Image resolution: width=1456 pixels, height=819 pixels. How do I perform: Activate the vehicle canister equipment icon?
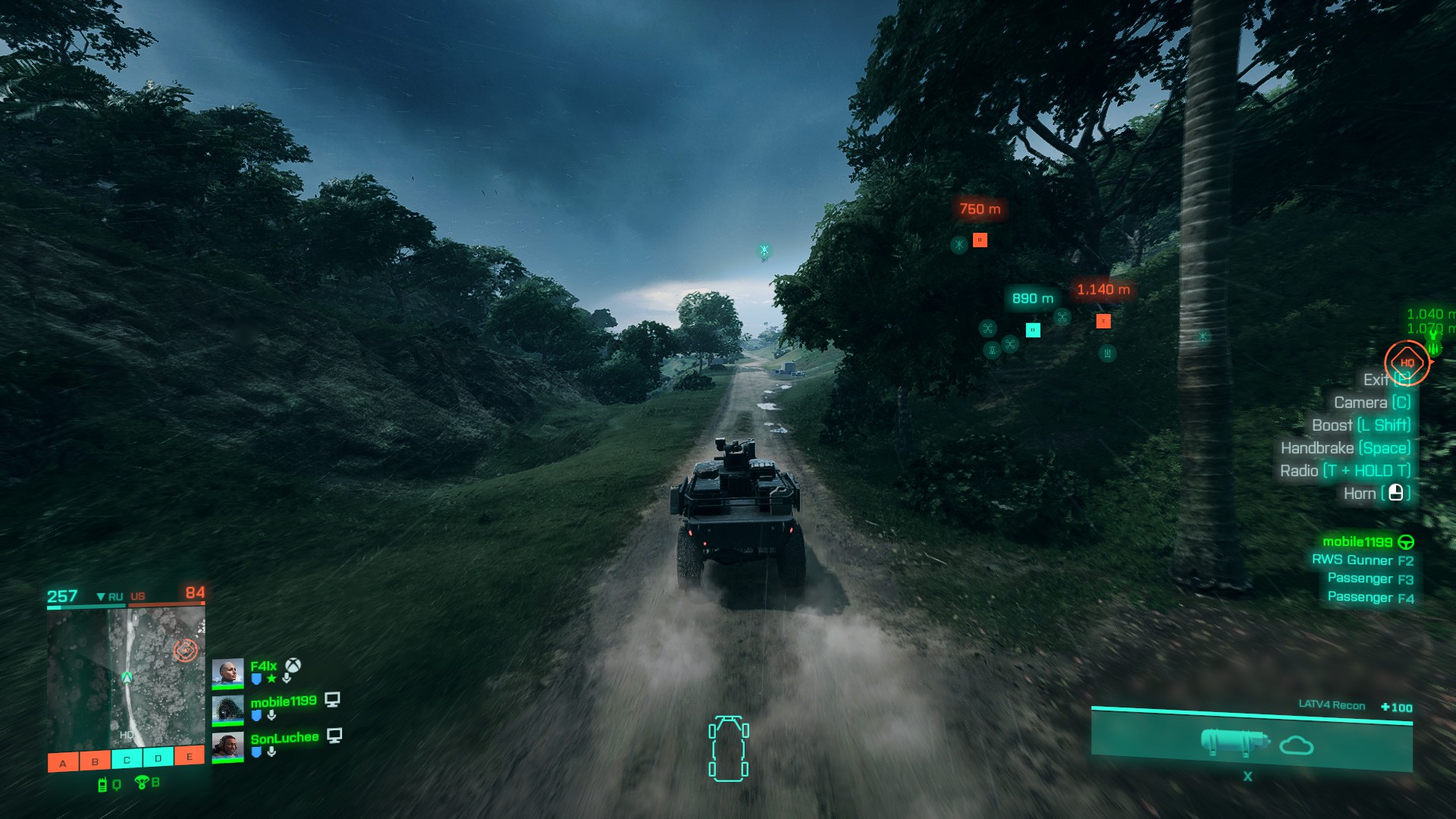(1234, 742)
